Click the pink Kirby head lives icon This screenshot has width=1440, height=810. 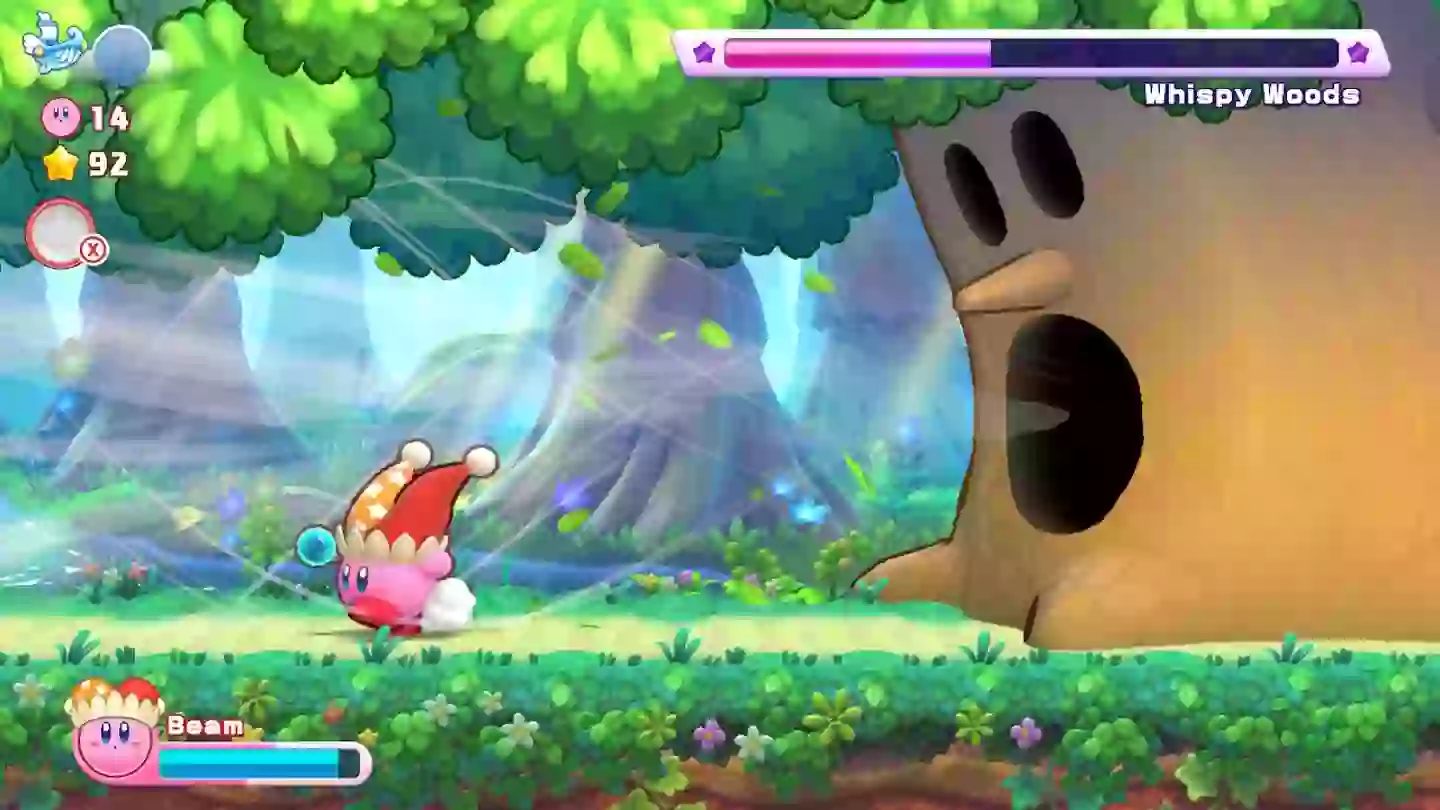60,119
